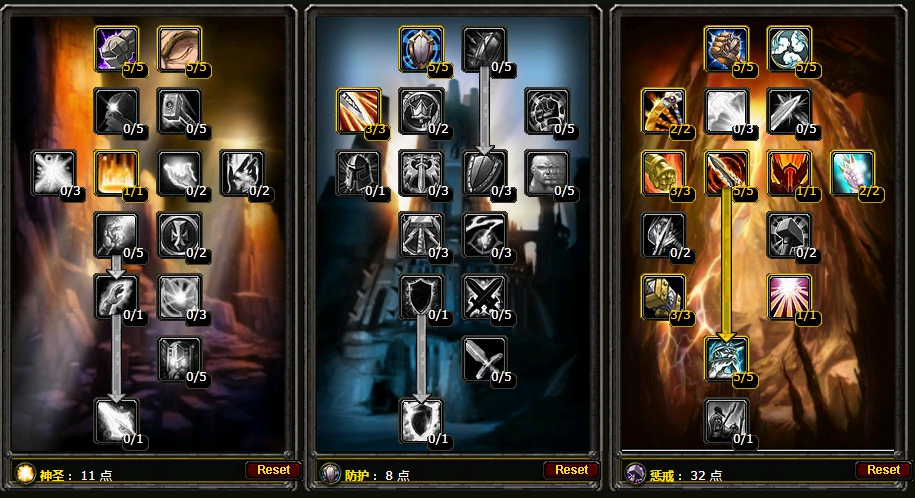Select the clenched gauntlet fist talent in Retribution tree
The height and width of the screenshot is (498, 915).
pyautogui.click(x=726, y=48)
